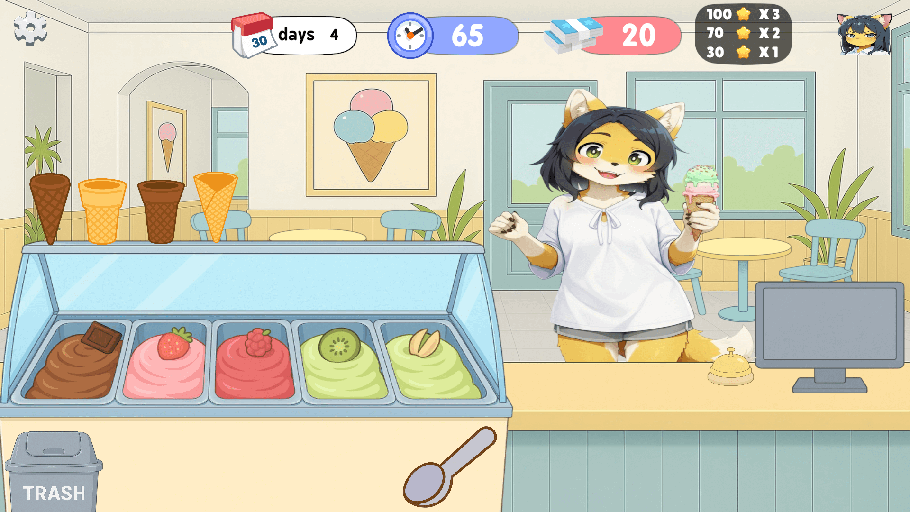Ring the golden service bell
The width and height of the screenshot is (910, 512).
click(x=729, y=368)
